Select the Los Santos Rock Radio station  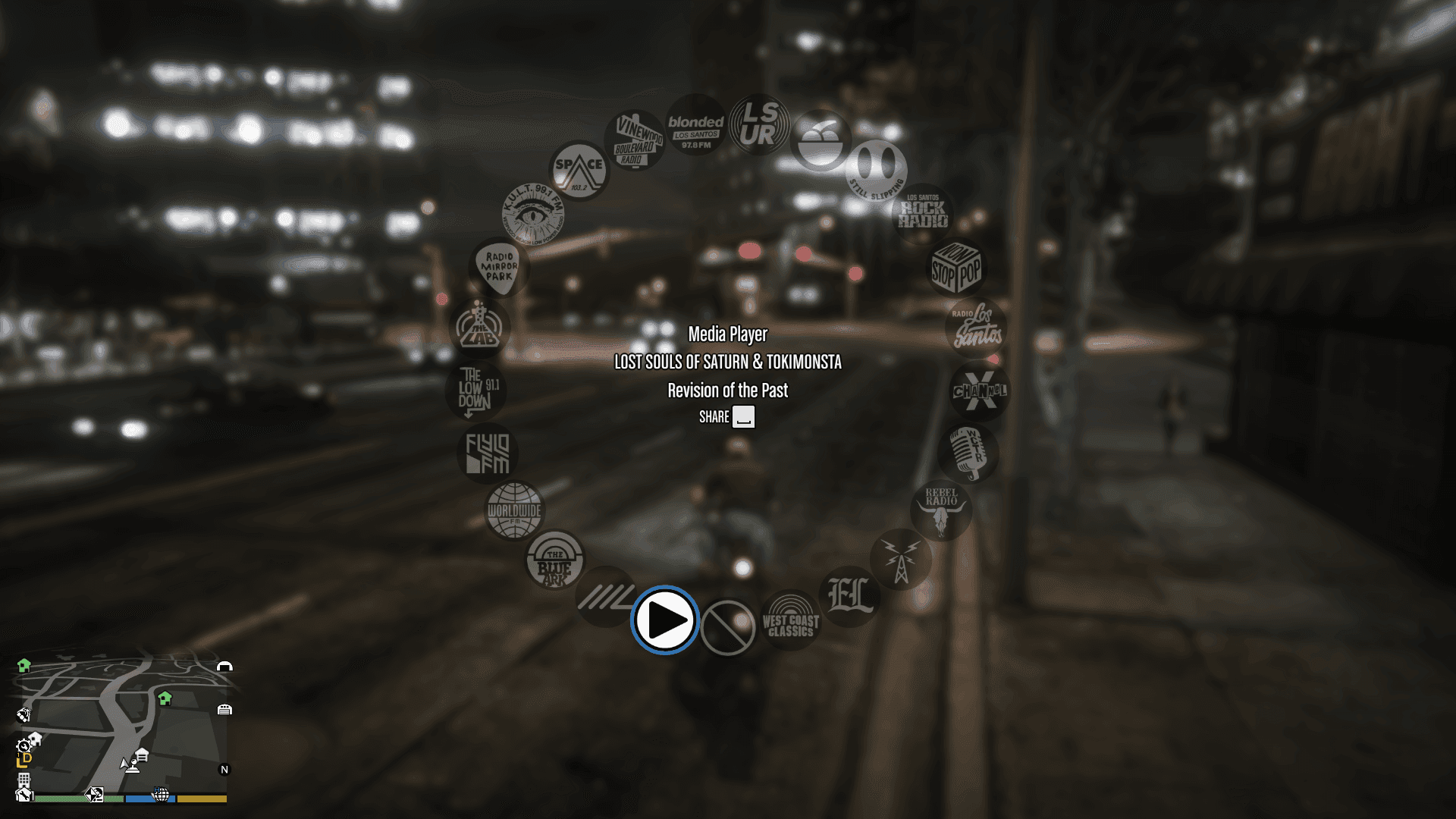[x=926, y=212]
